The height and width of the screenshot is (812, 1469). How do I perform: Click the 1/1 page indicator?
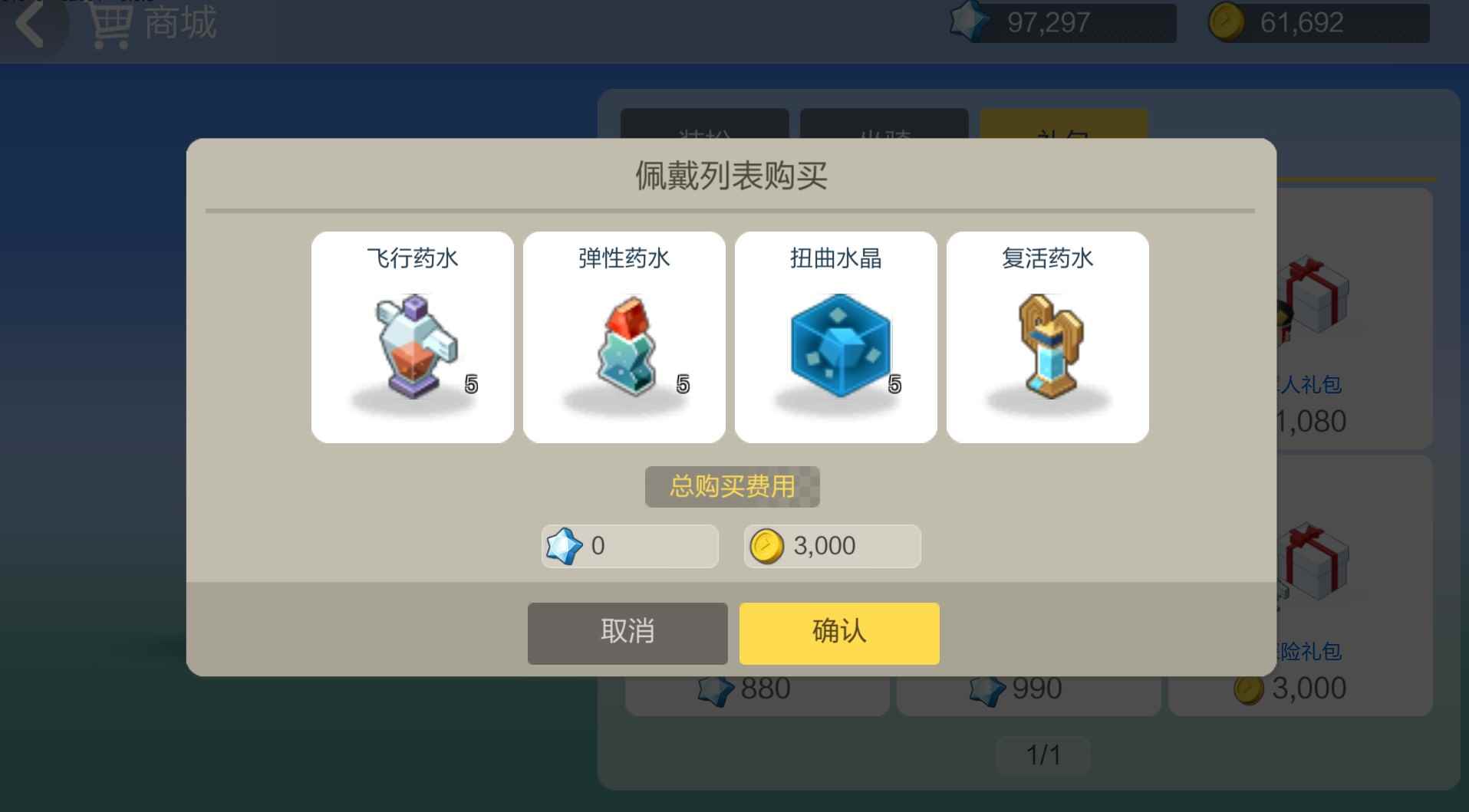1043,754
